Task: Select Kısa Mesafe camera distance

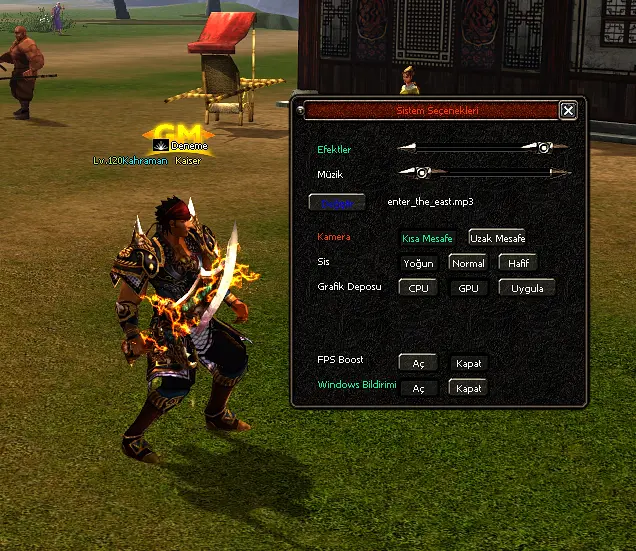Action: tap(428, 238)
